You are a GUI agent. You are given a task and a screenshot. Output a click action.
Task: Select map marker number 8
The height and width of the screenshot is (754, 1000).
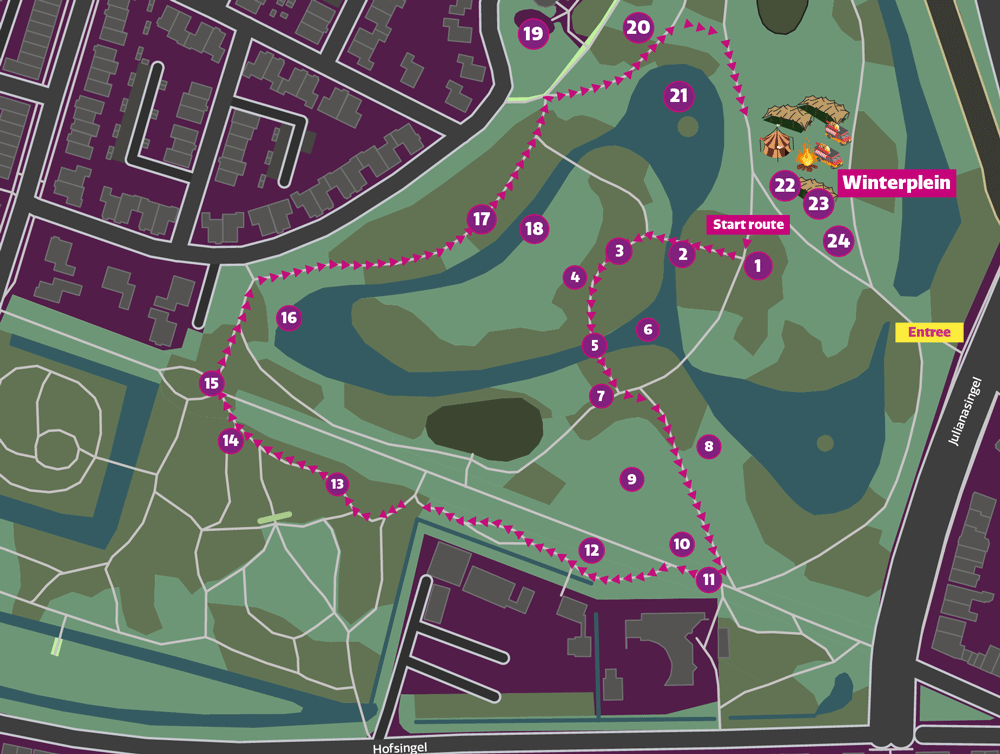point(708,446)
